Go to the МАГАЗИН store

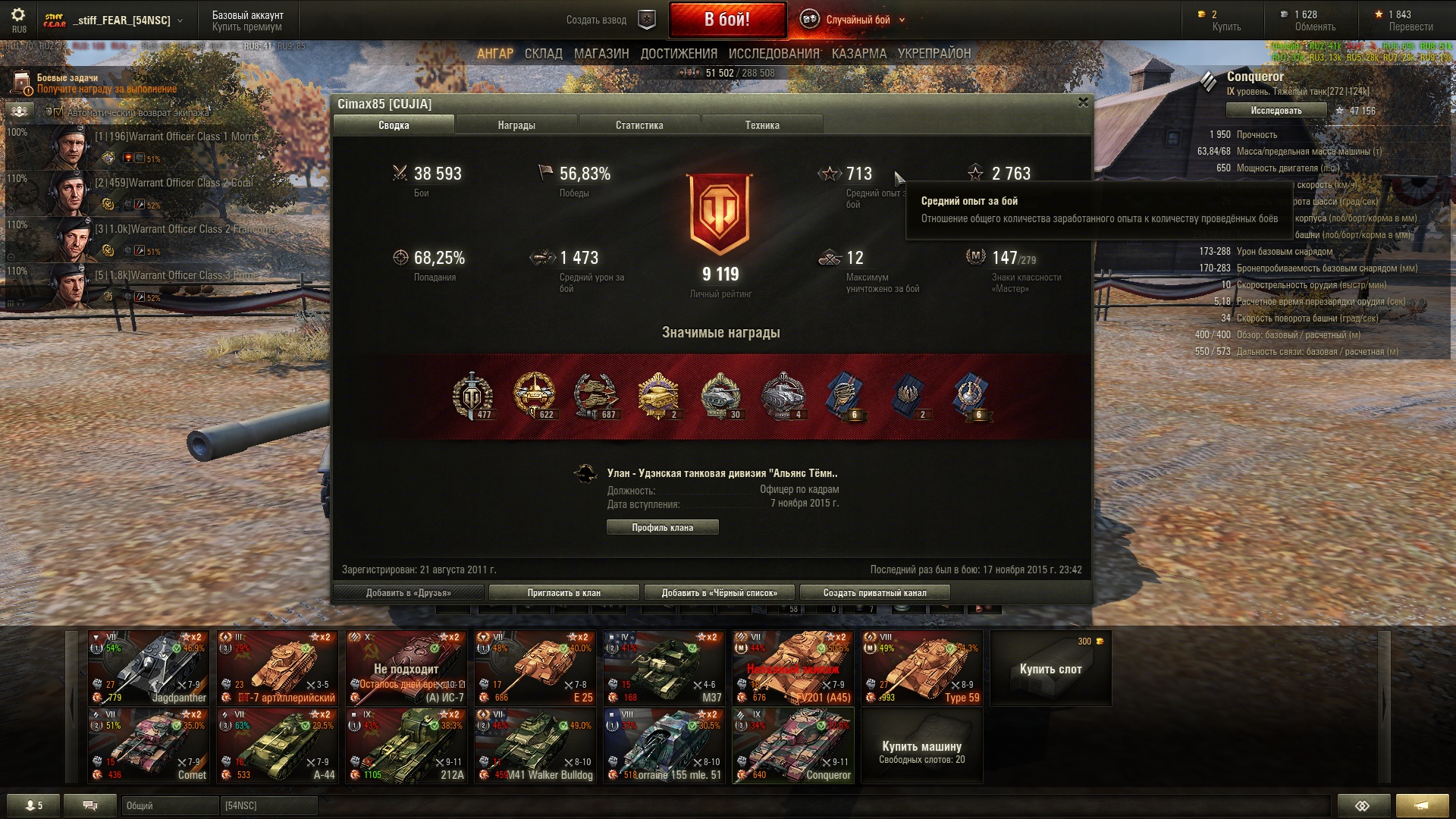601,54
